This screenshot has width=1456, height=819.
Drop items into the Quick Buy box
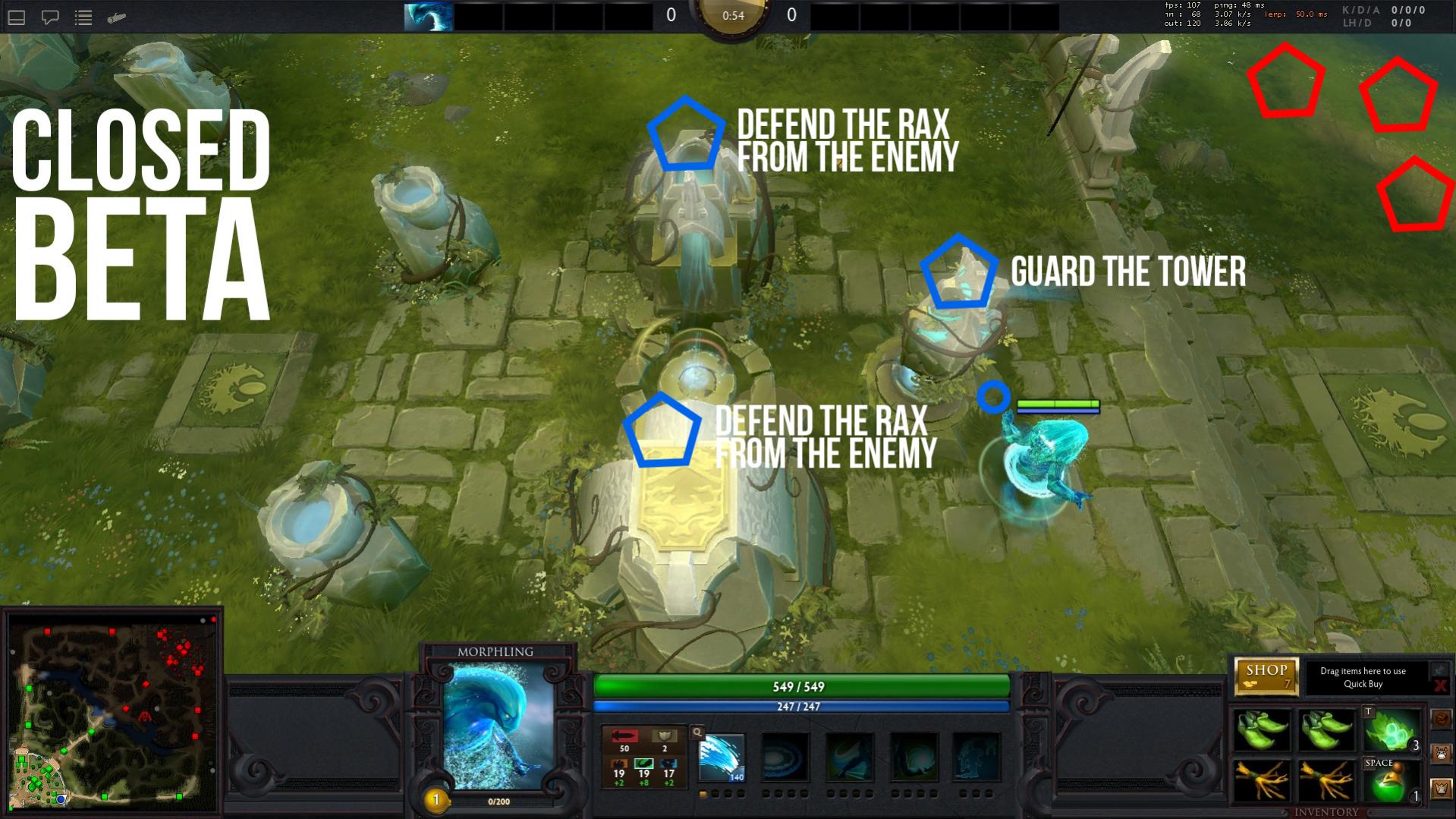[1363, 677]
